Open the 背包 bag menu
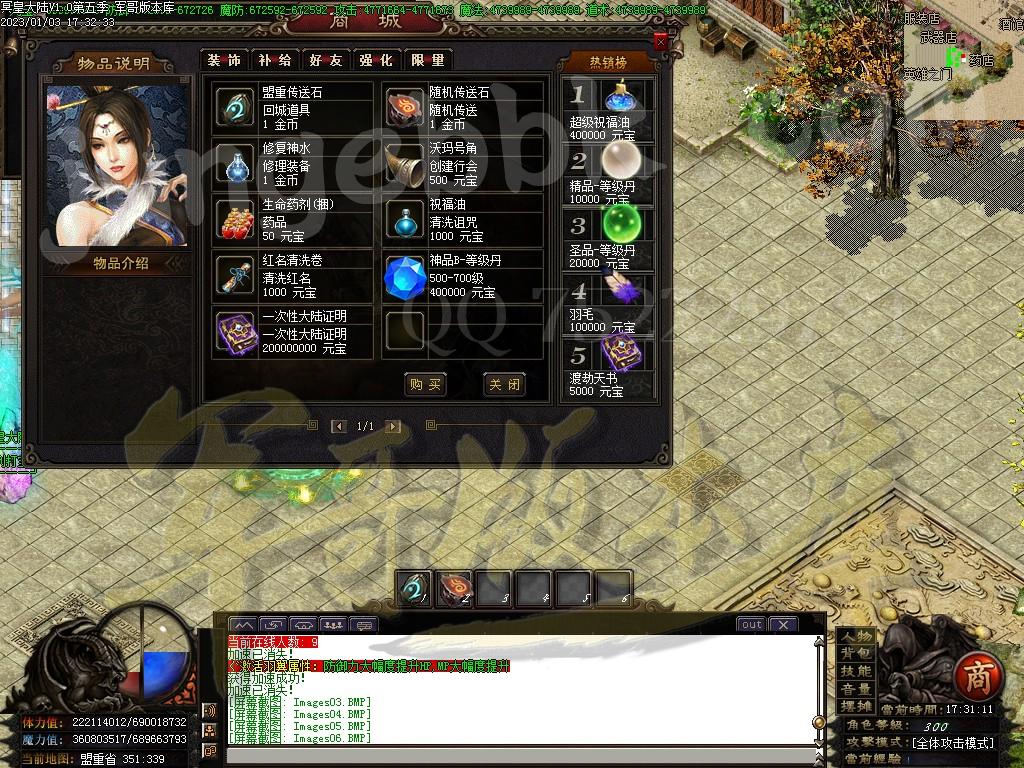Image resolution: width=1024 pixels, height=768 pixels. [856, 653]
